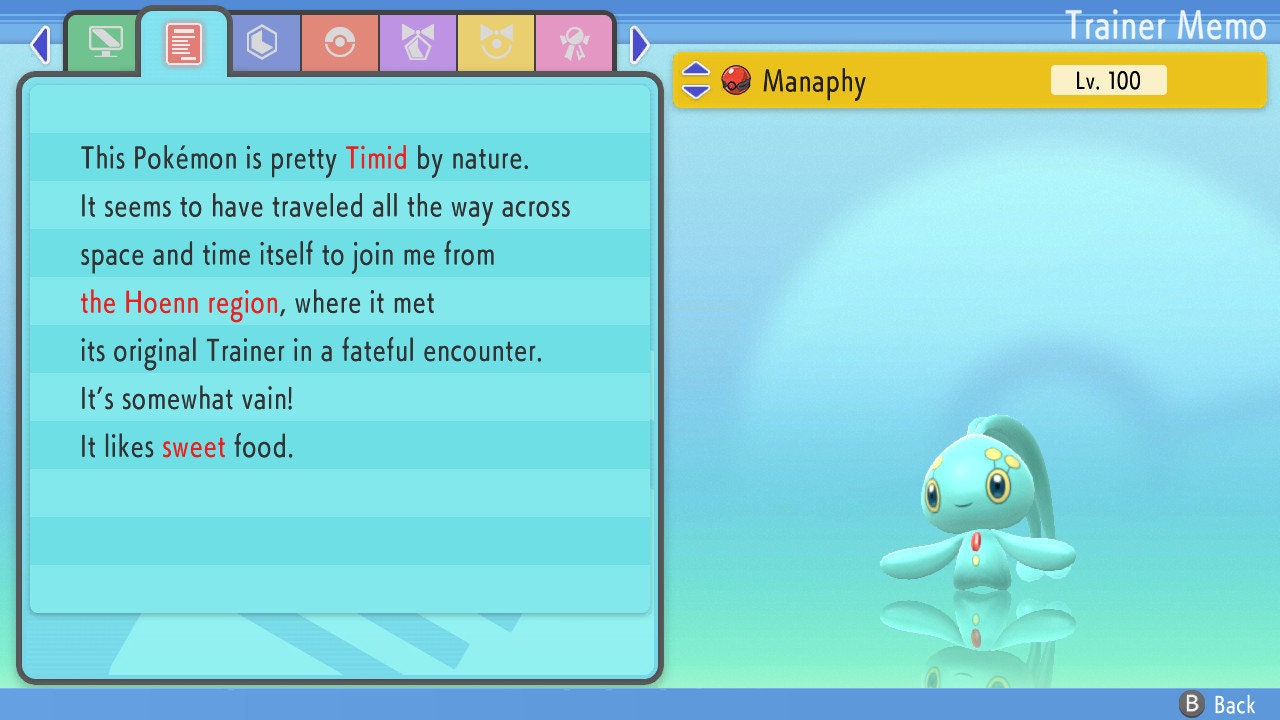The width and height of the screenshot is (1280, 720).
Task: Switch to the green monitor tab
Action: point(104,42)
